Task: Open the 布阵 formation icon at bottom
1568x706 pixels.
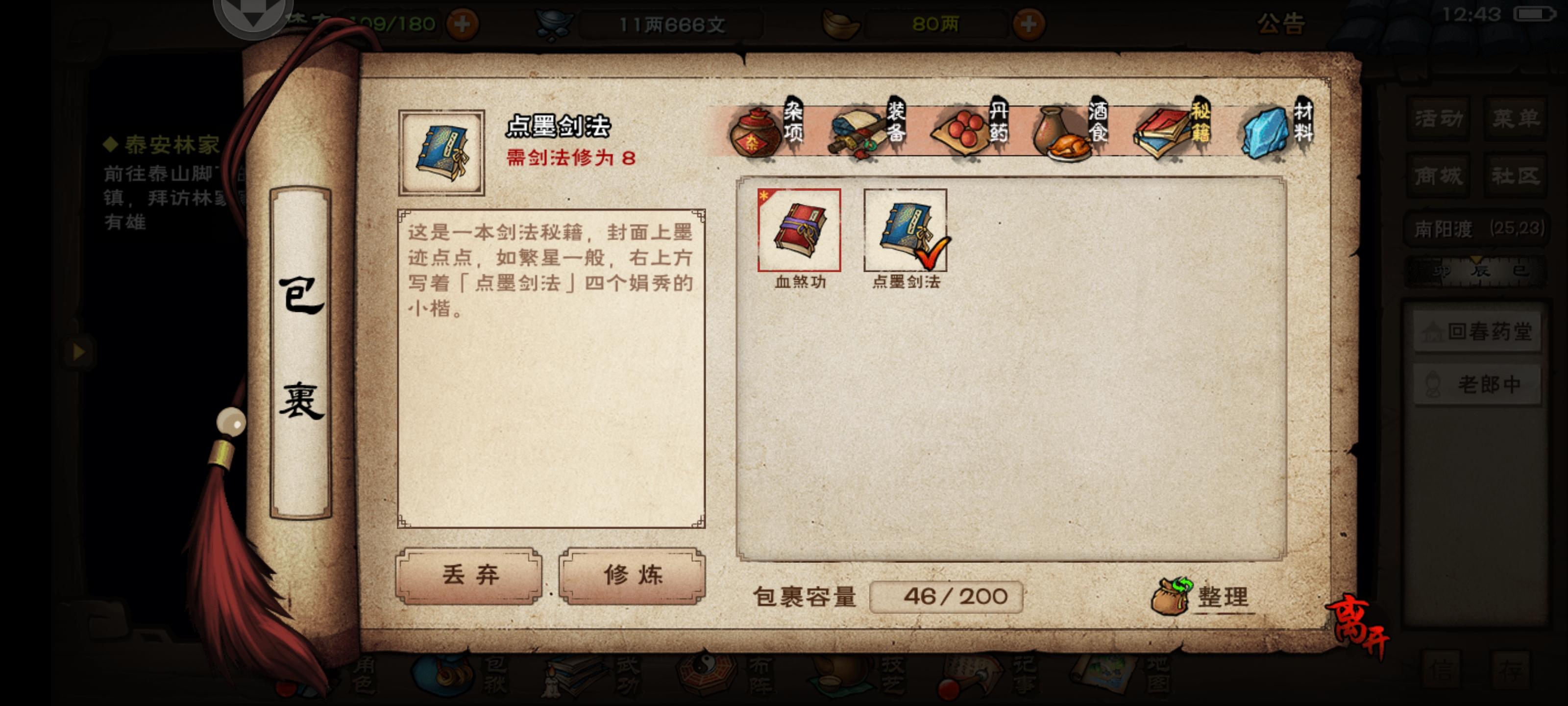Action: point(706,676)
